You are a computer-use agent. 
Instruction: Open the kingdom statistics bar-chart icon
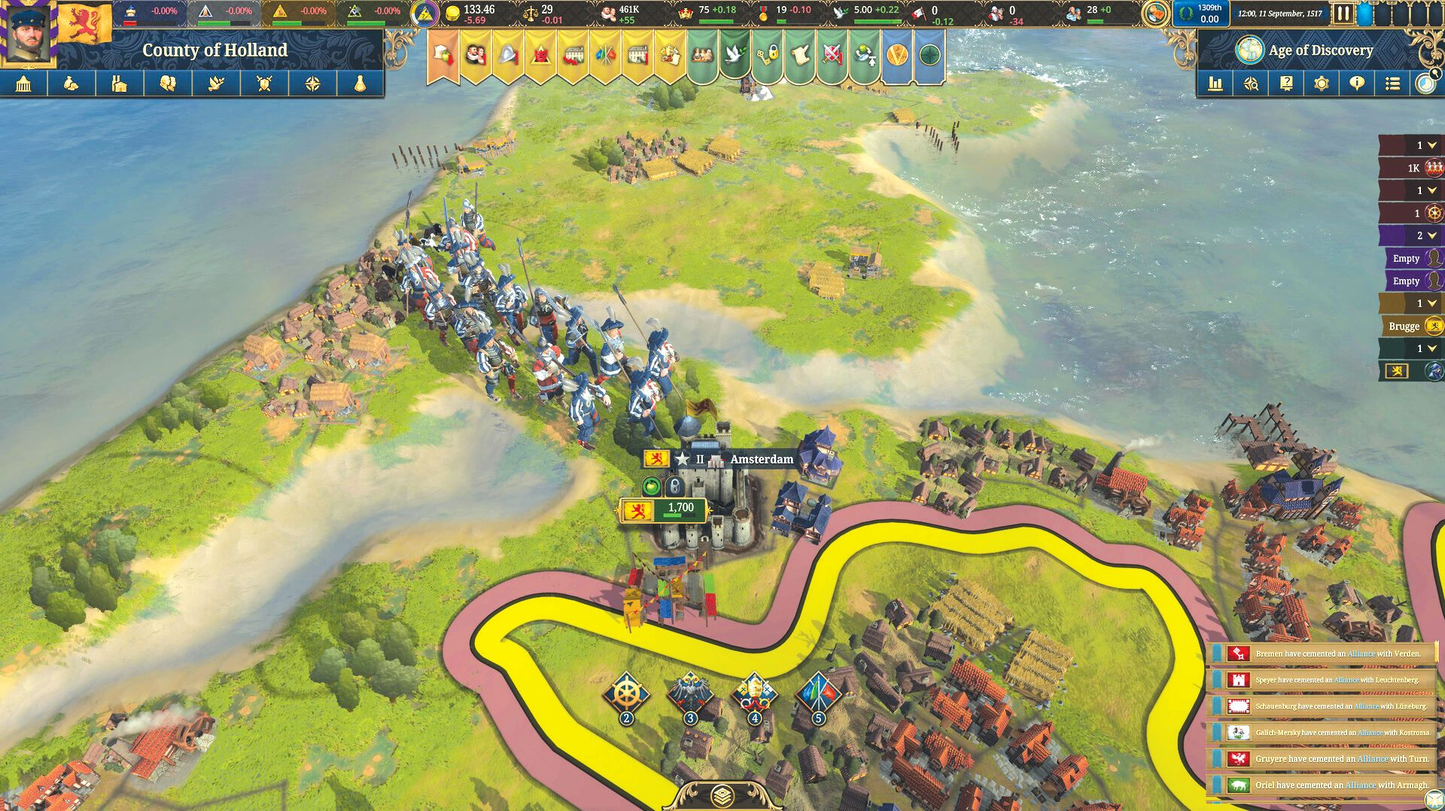click(x=1216, y=84)
